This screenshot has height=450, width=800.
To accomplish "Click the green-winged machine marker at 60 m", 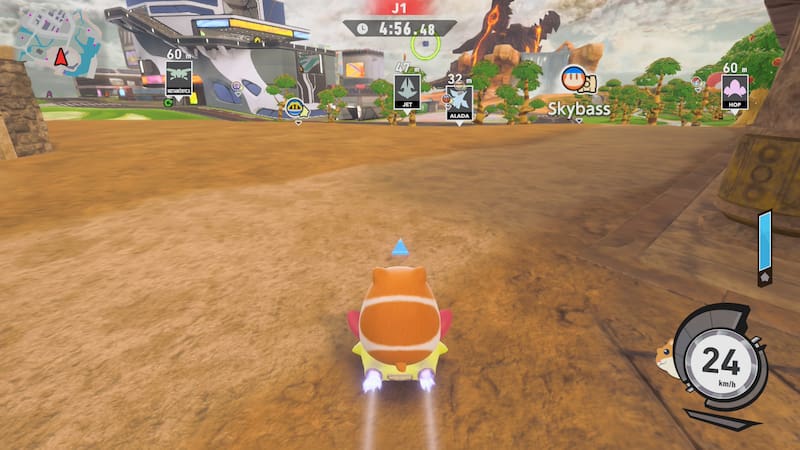I will point(179,78).
